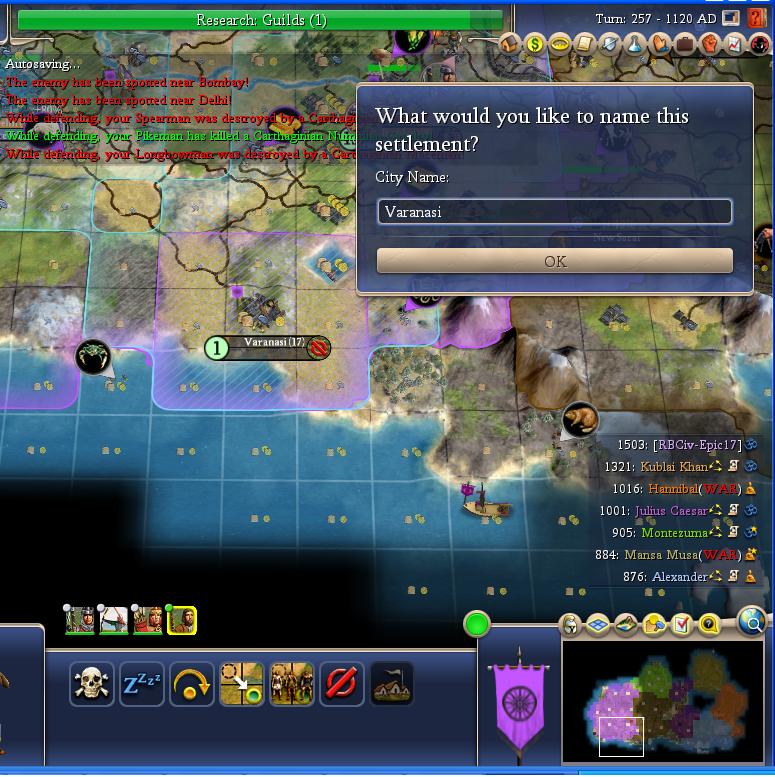Open the Civilopedia question mark book
The image size is (775, 777).
pos(757,19)
